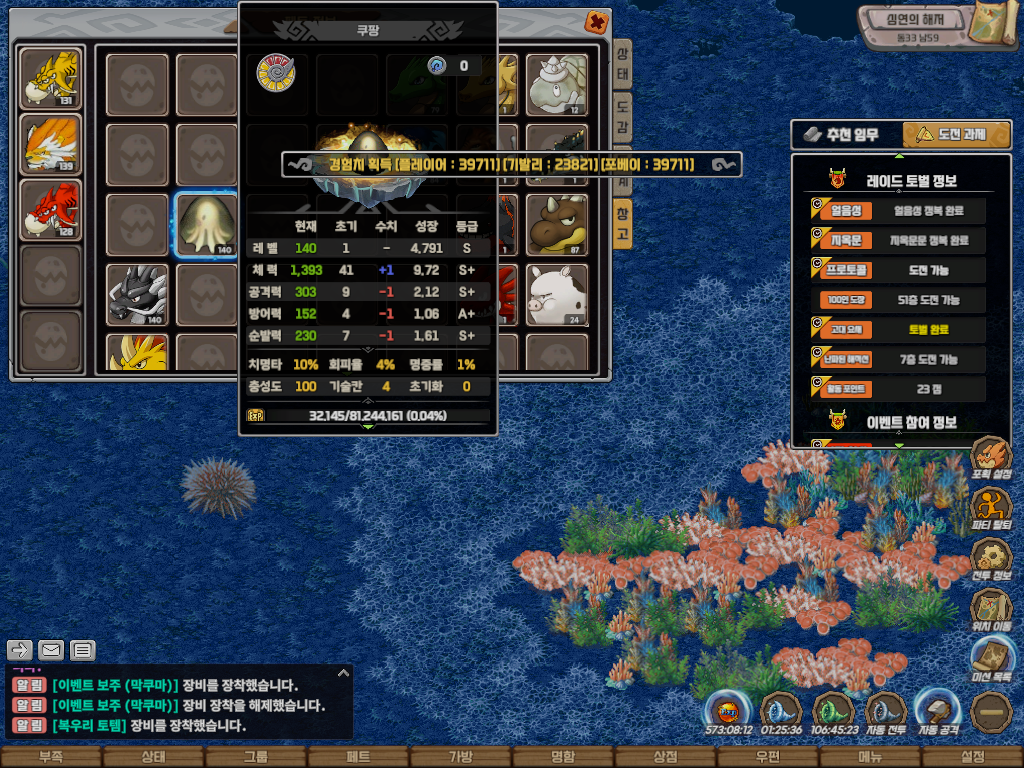This screenshot has height=768, width=1024.
Task: Select the yellow dragon pet, level 131
Action: 51,78
